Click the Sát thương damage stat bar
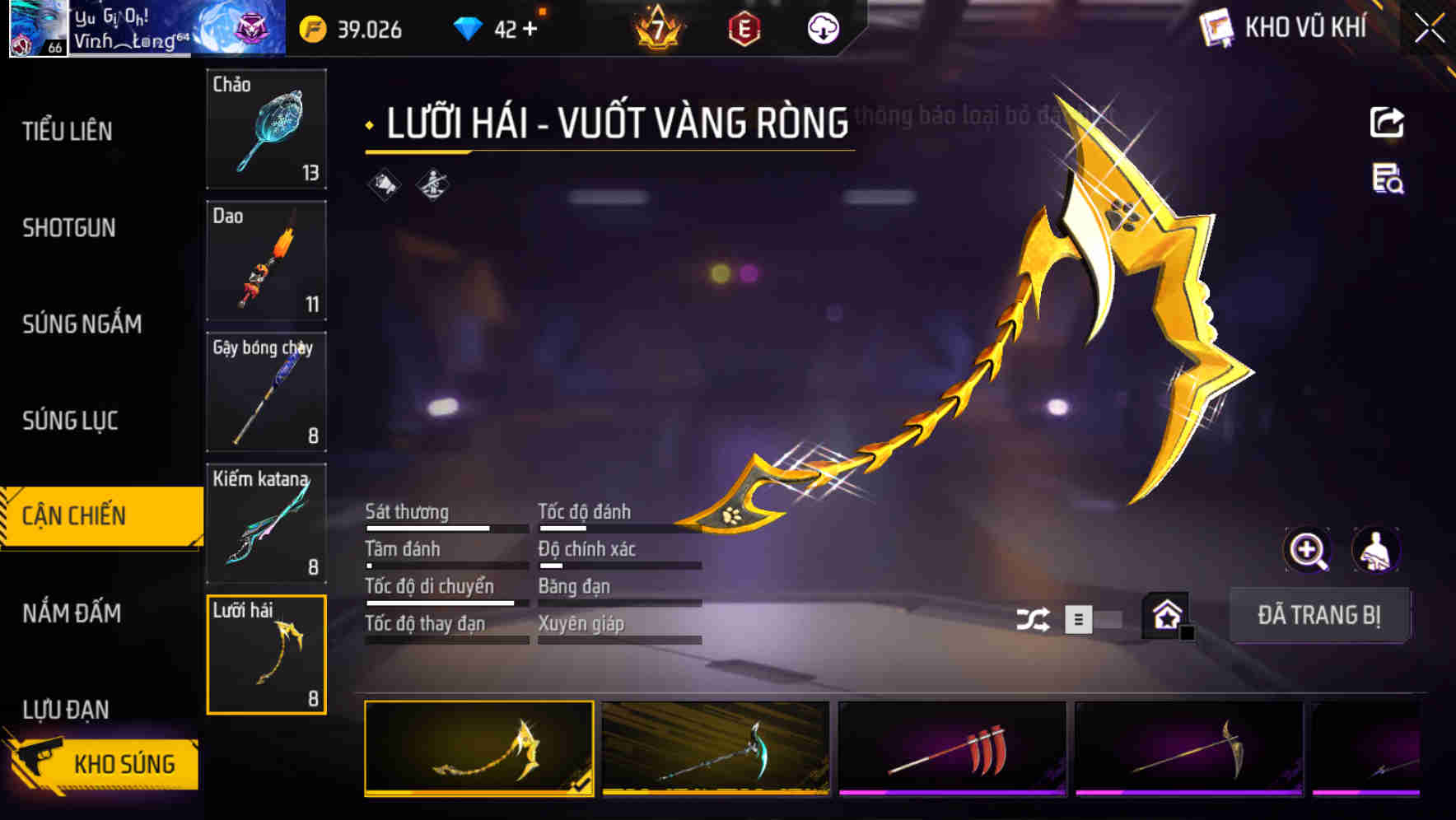Viewport: 1456px width, 820px height. (x=445, y=527)
